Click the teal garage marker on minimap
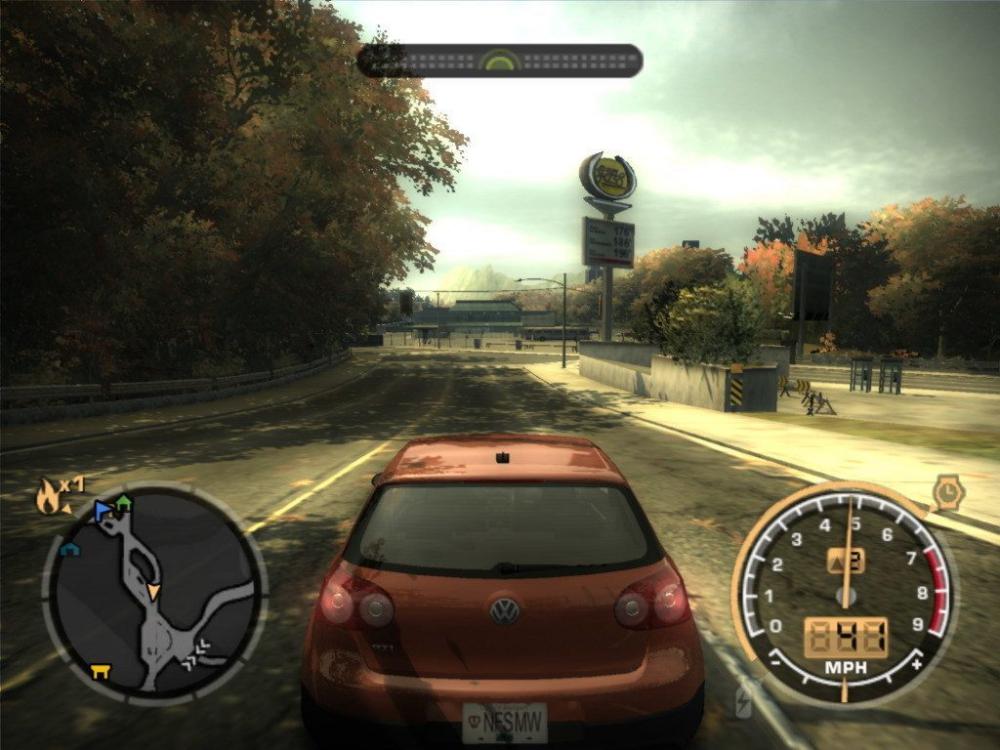 [68, 549]
